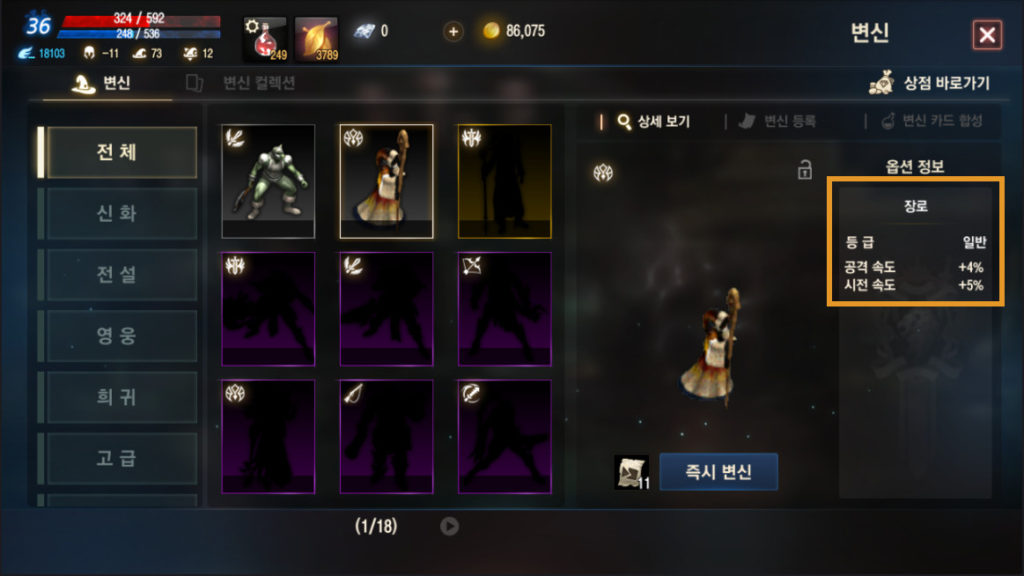Choose the 신화 grade filter
The height and width of the screenshot is (576, 1024).
click(117, 213)
